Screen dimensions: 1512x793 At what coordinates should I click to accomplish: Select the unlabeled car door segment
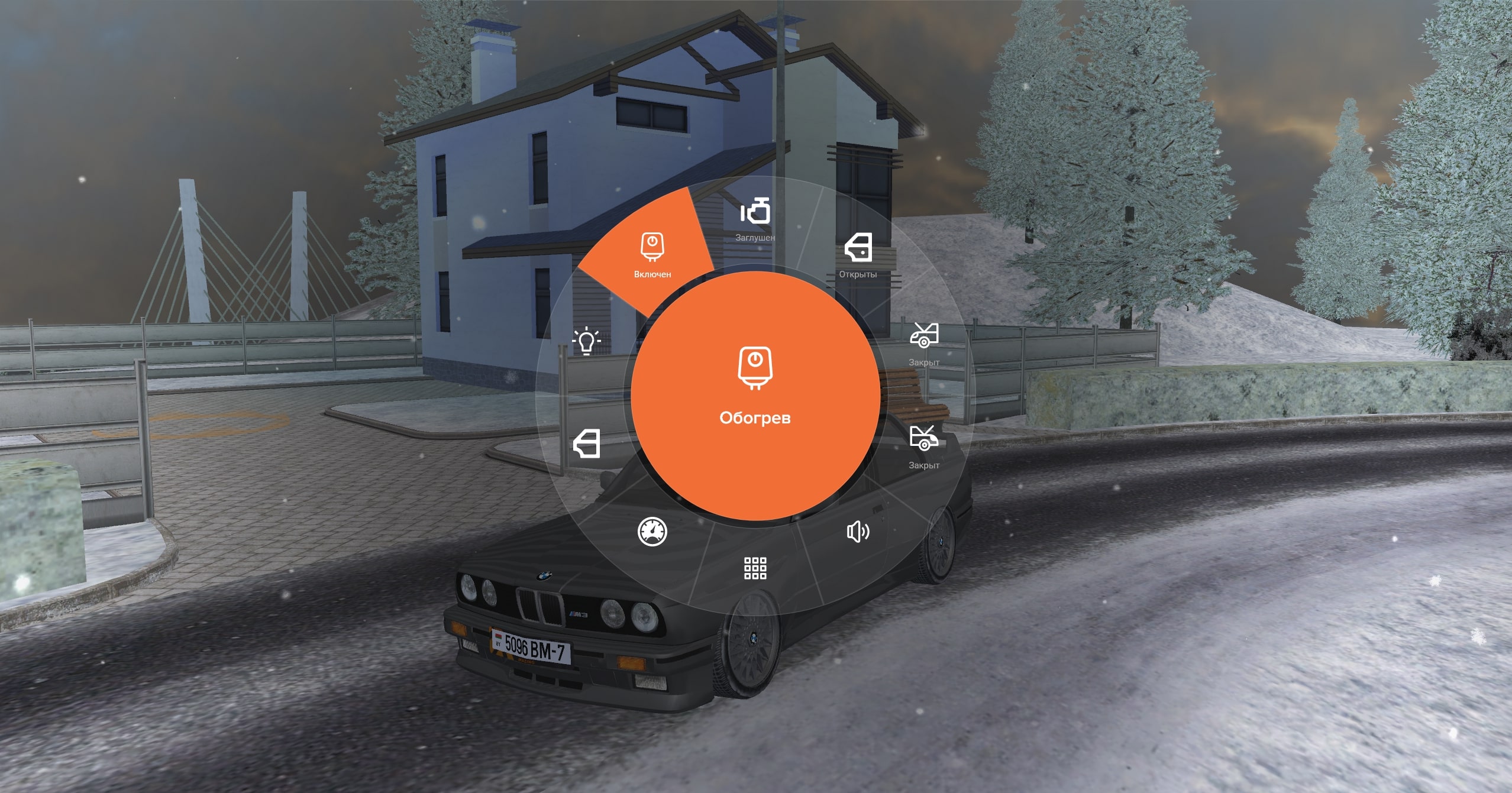(x=586, y=444)
